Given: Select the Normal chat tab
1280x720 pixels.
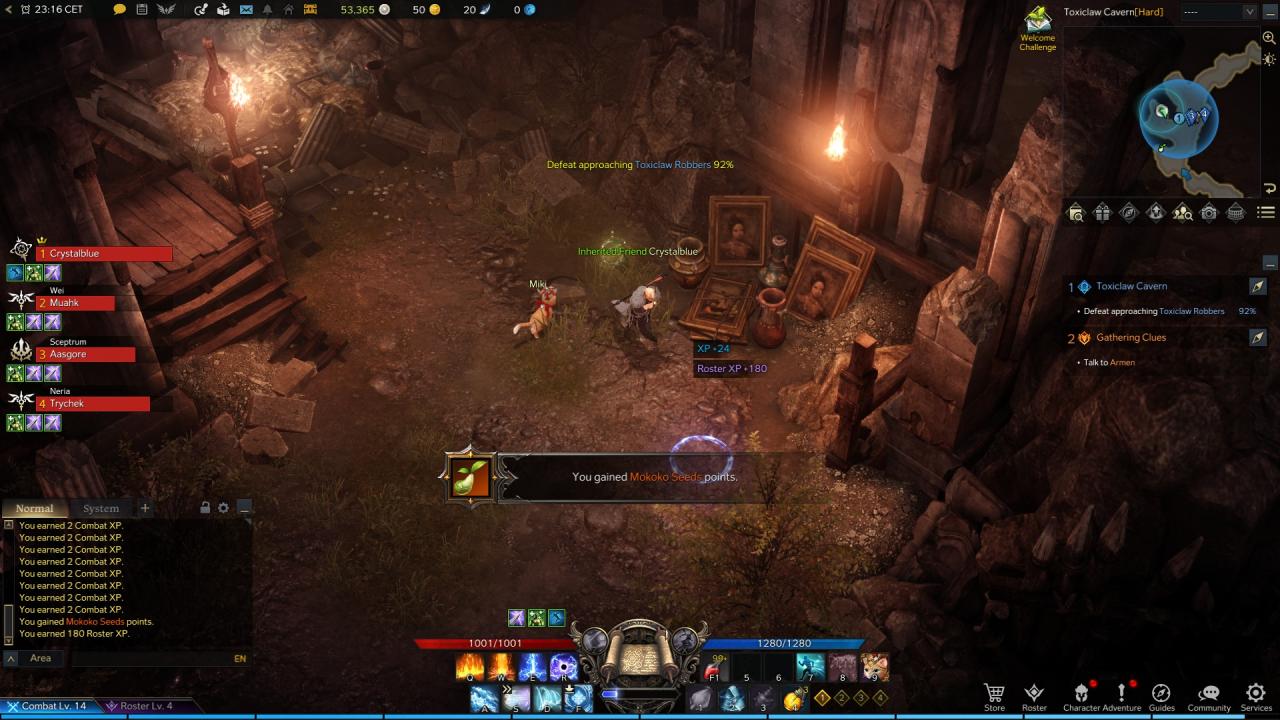Looking at the screenshot, I should pos(35,508).
